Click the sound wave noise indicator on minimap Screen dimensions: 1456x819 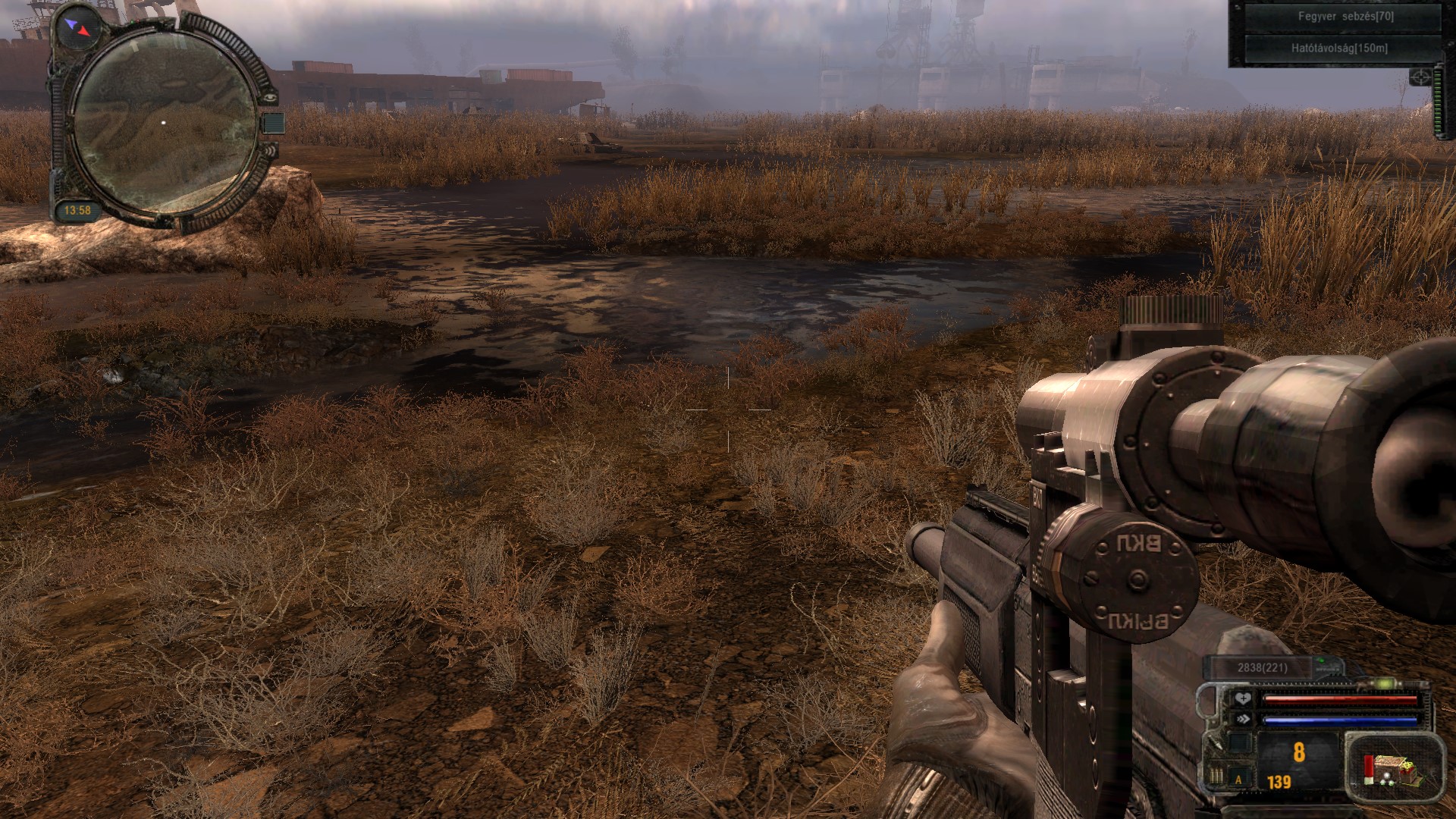272,150
